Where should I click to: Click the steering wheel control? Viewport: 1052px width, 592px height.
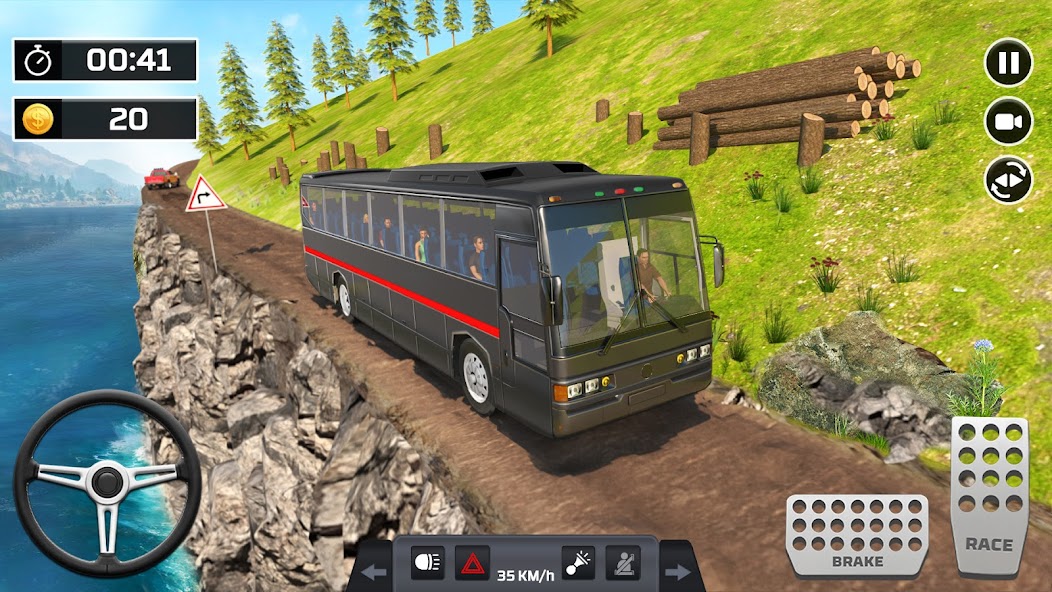(x=107, y=483)
